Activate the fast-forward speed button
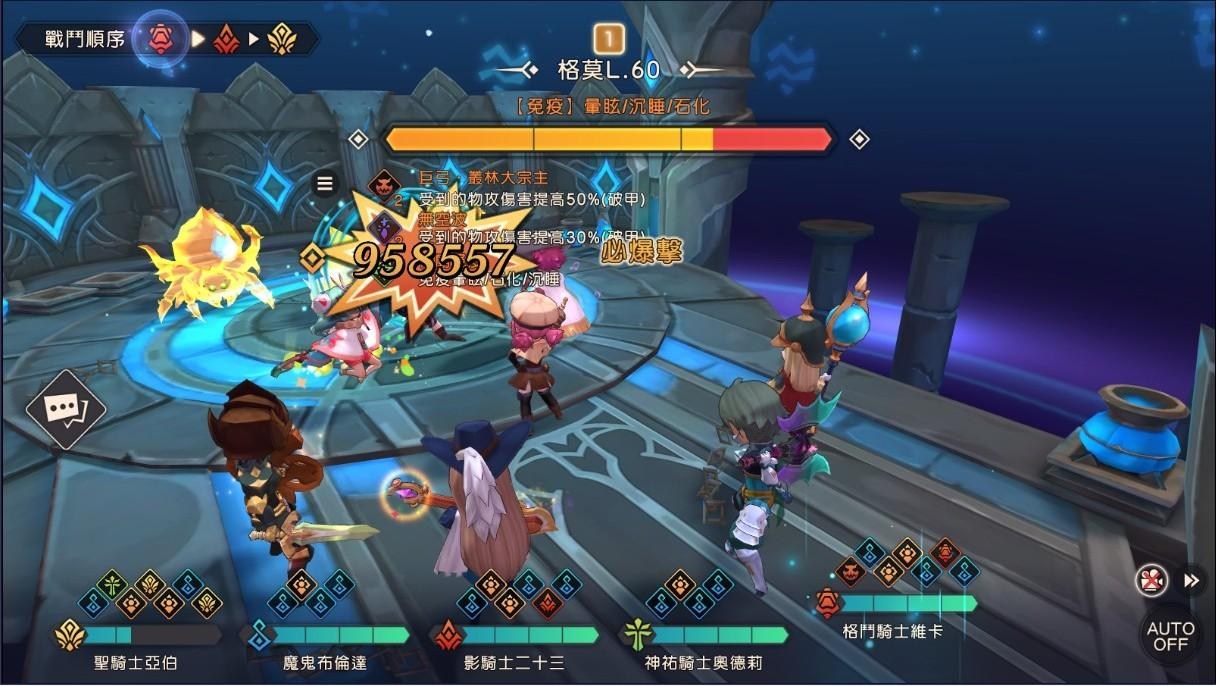Image resolution: width=1216 pixels, height=686 pixels. click(x=1191, y=580)
